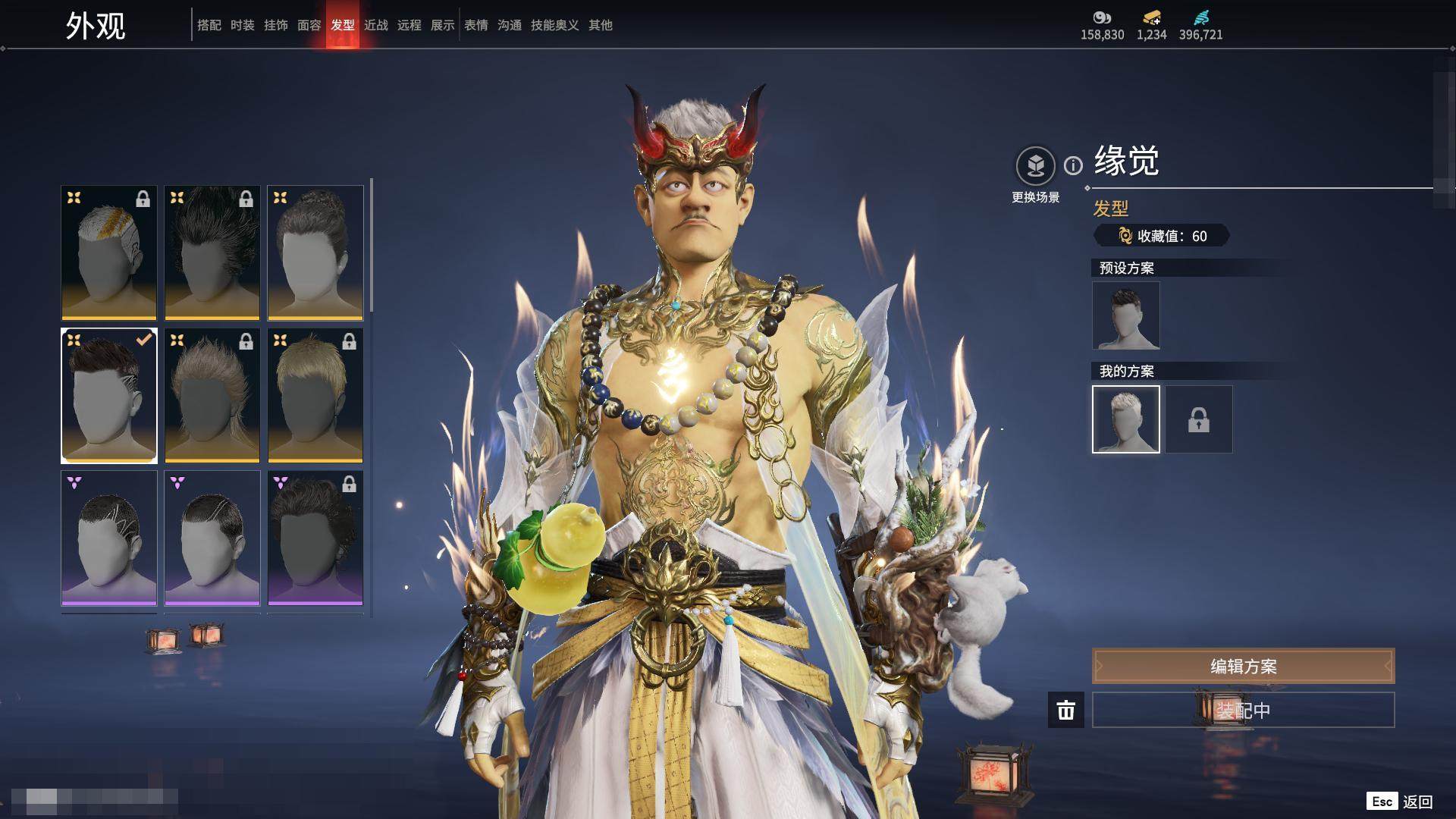Select the white and gold braided hairstyle

click(109, 253)
